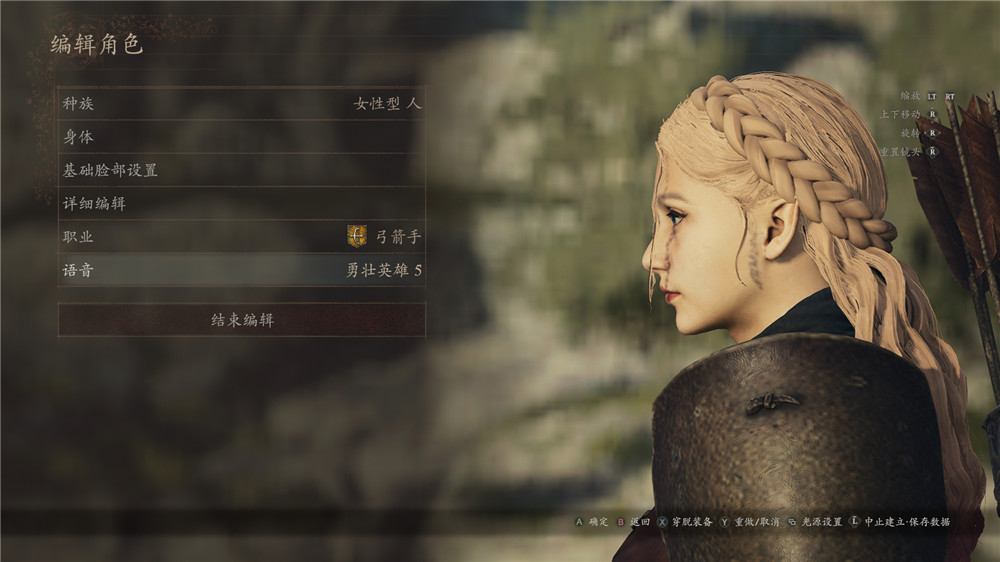
Task: Choose the 详细编辑 detailed edit entry
Action: pos(241,203)
